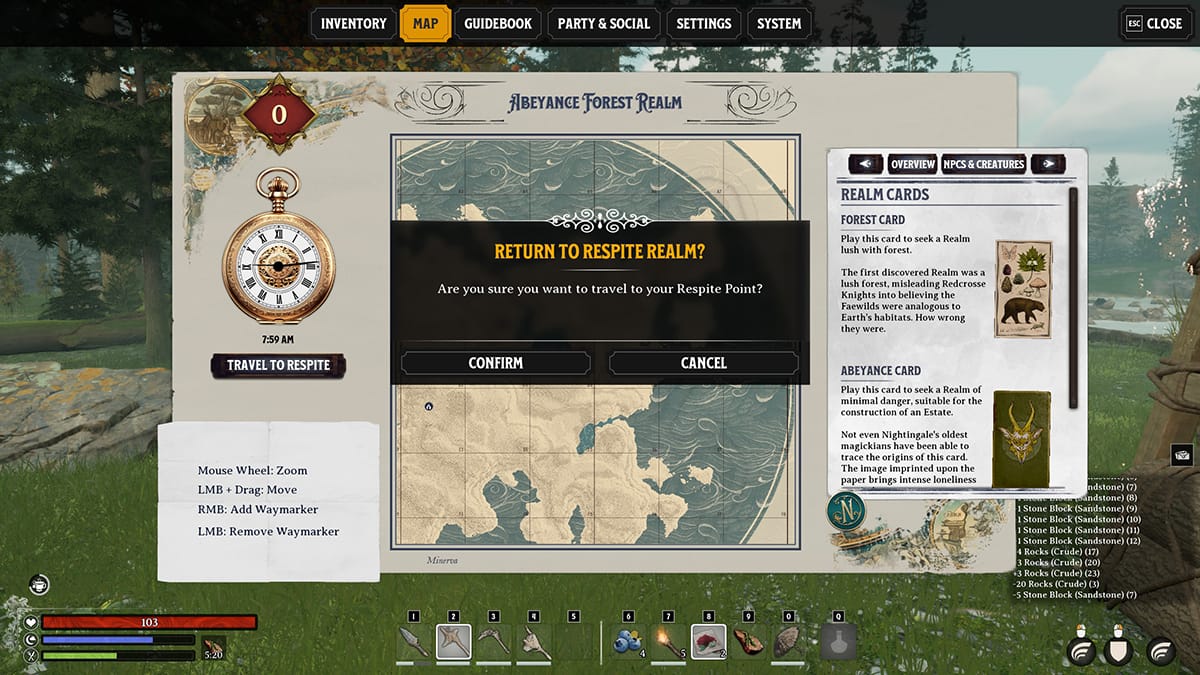Show the NPCs & Creatures tab

point(984,164)
